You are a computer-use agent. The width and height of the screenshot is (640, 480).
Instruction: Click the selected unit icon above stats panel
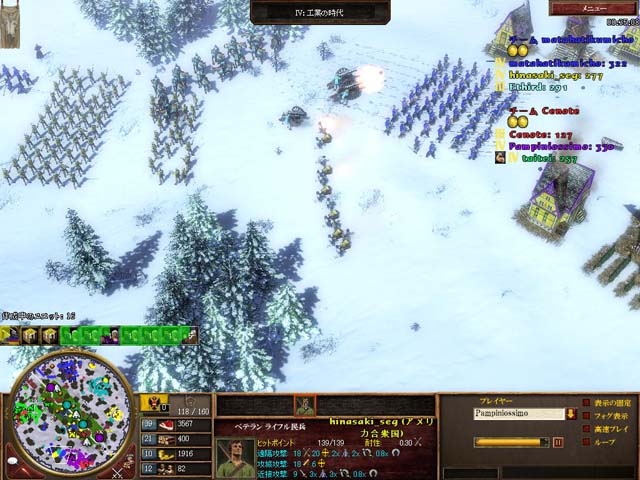[x=303, y=405]
